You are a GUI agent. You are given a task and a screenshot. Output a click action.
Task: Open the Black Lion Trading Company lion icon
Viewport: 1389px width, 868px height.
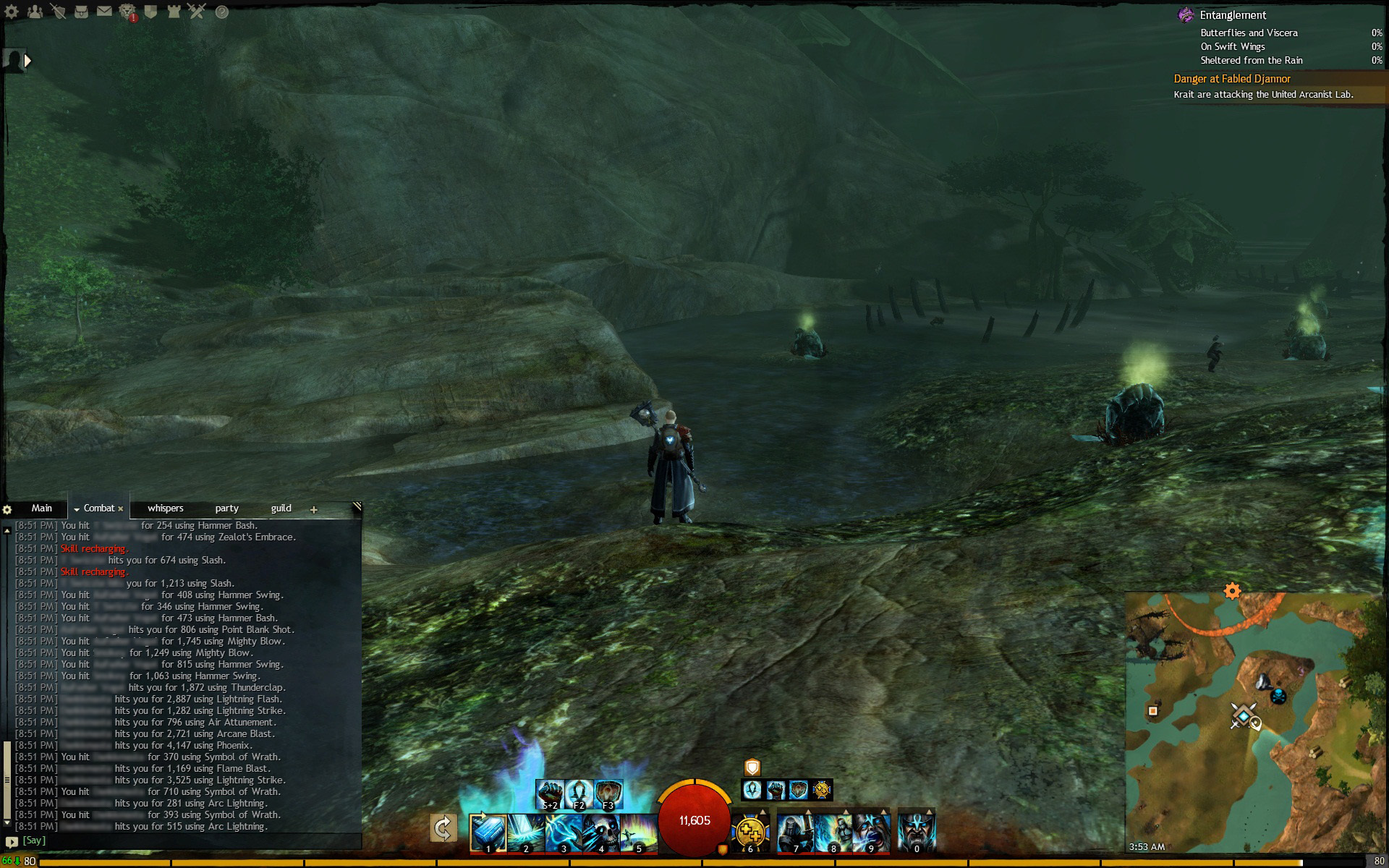[127, 12]
